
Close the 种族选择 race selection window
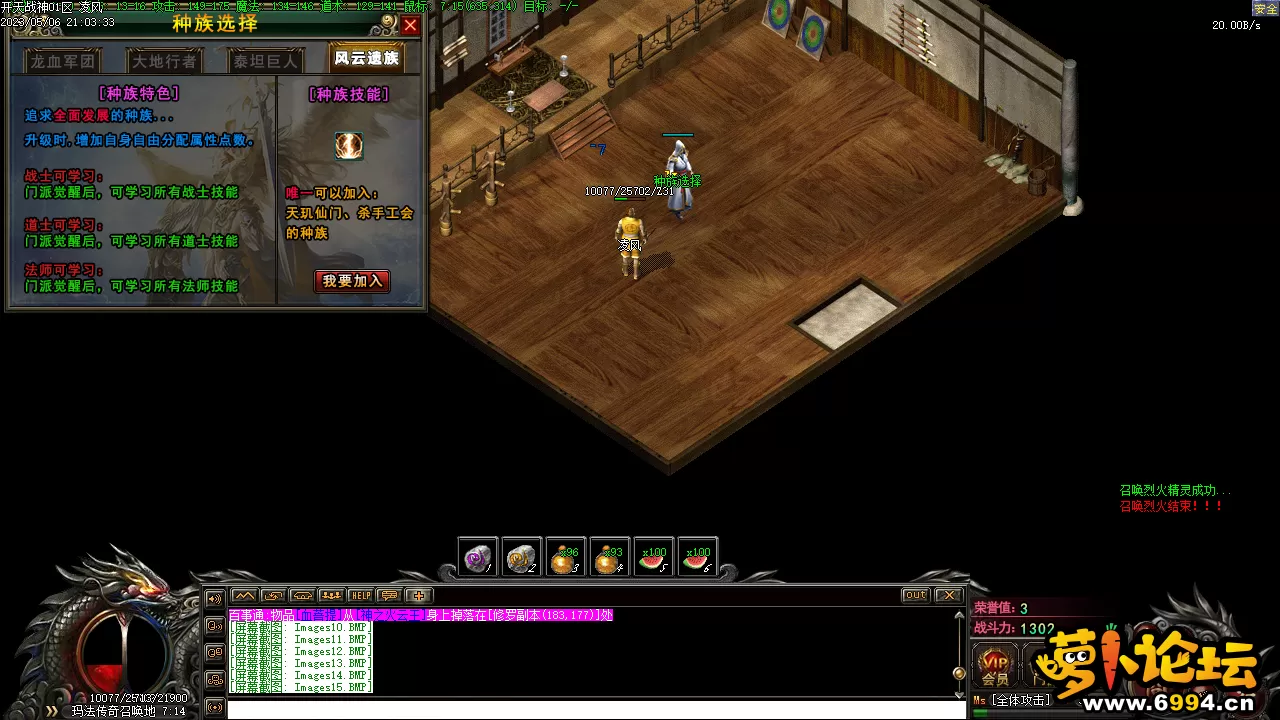(x=410, y=25)
